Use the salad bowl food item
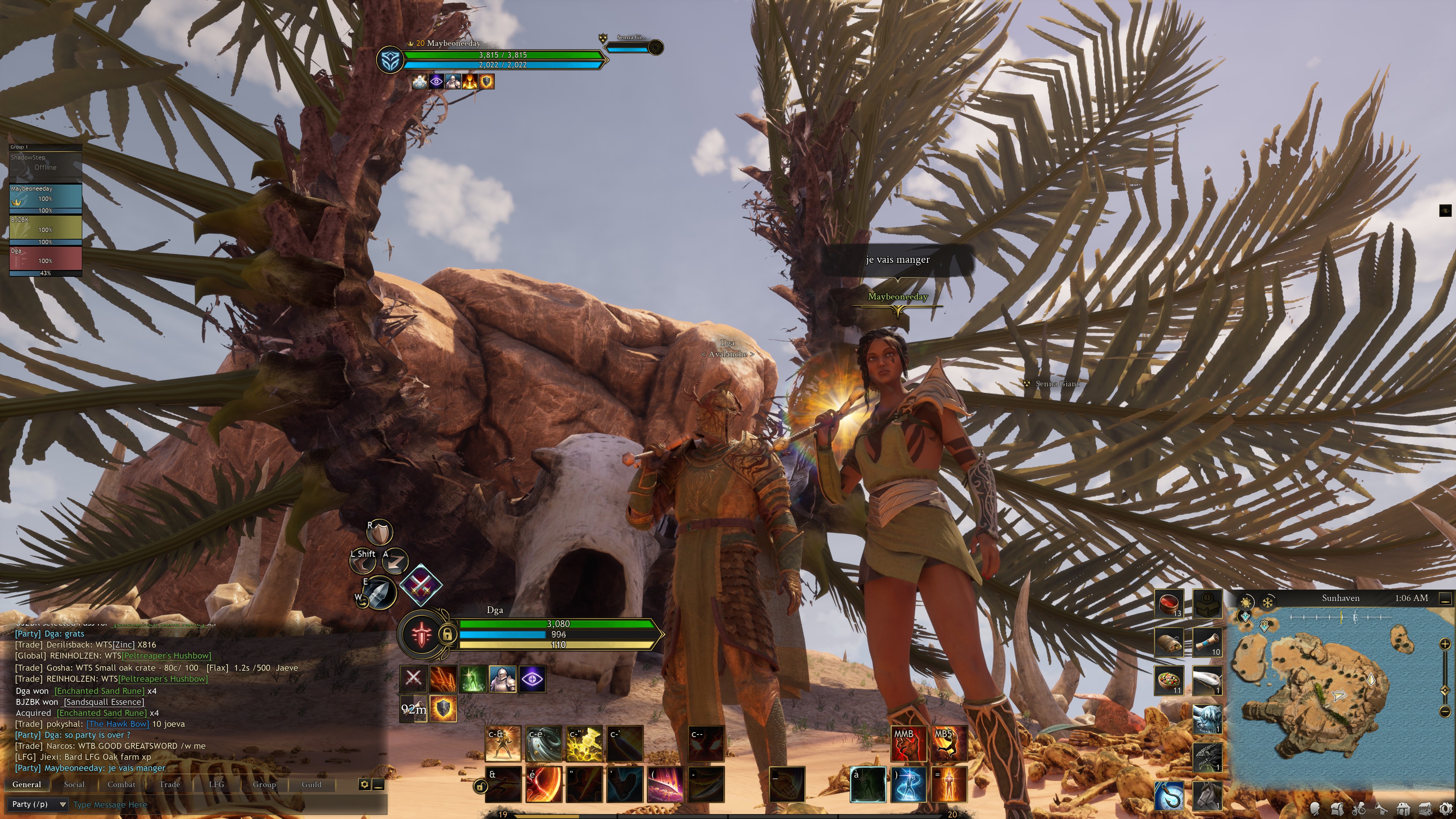The image size is (1456, 819). [1168, 680]
